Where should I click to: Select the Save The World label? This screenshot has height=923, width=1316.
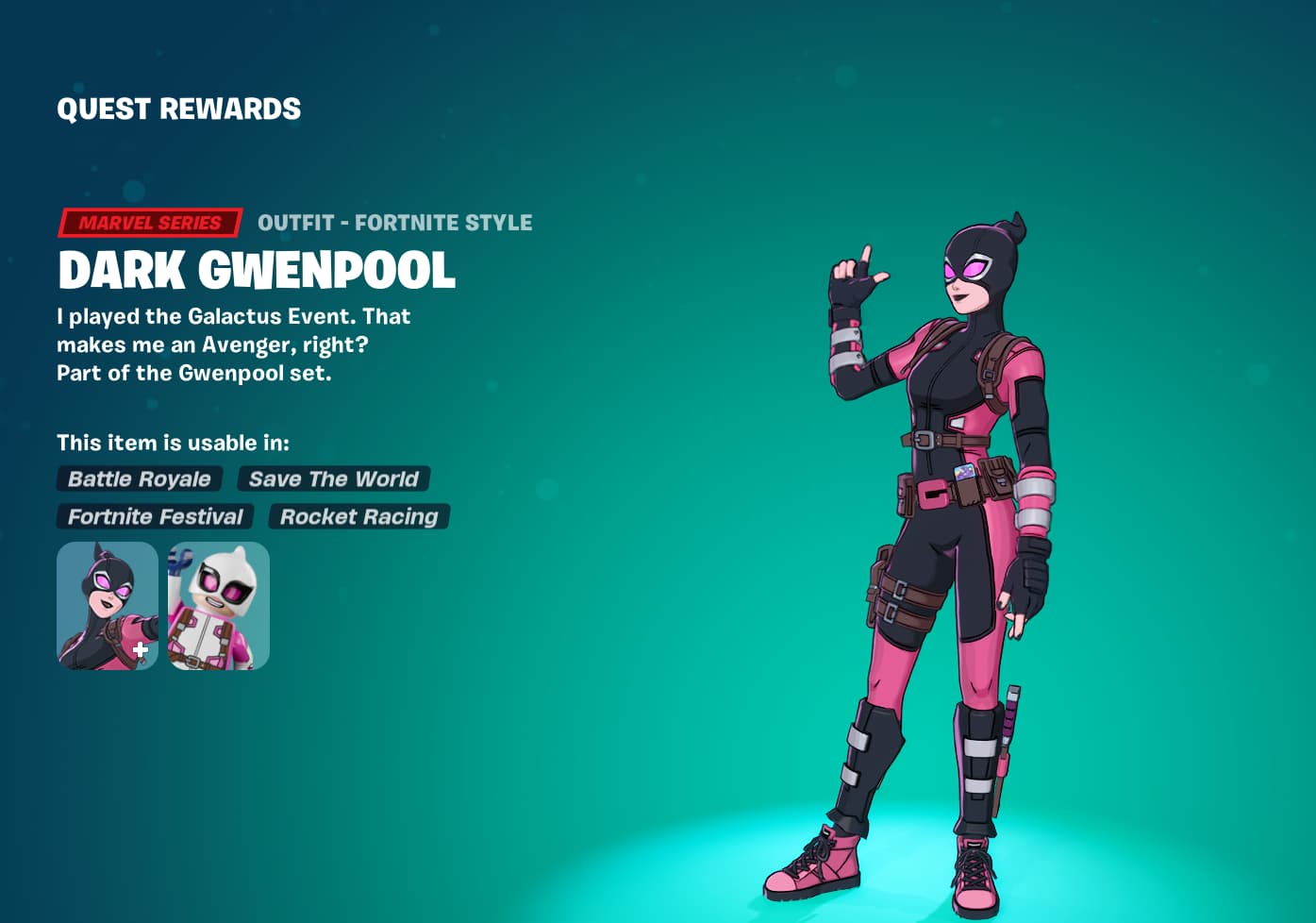(x=333, y=478)
